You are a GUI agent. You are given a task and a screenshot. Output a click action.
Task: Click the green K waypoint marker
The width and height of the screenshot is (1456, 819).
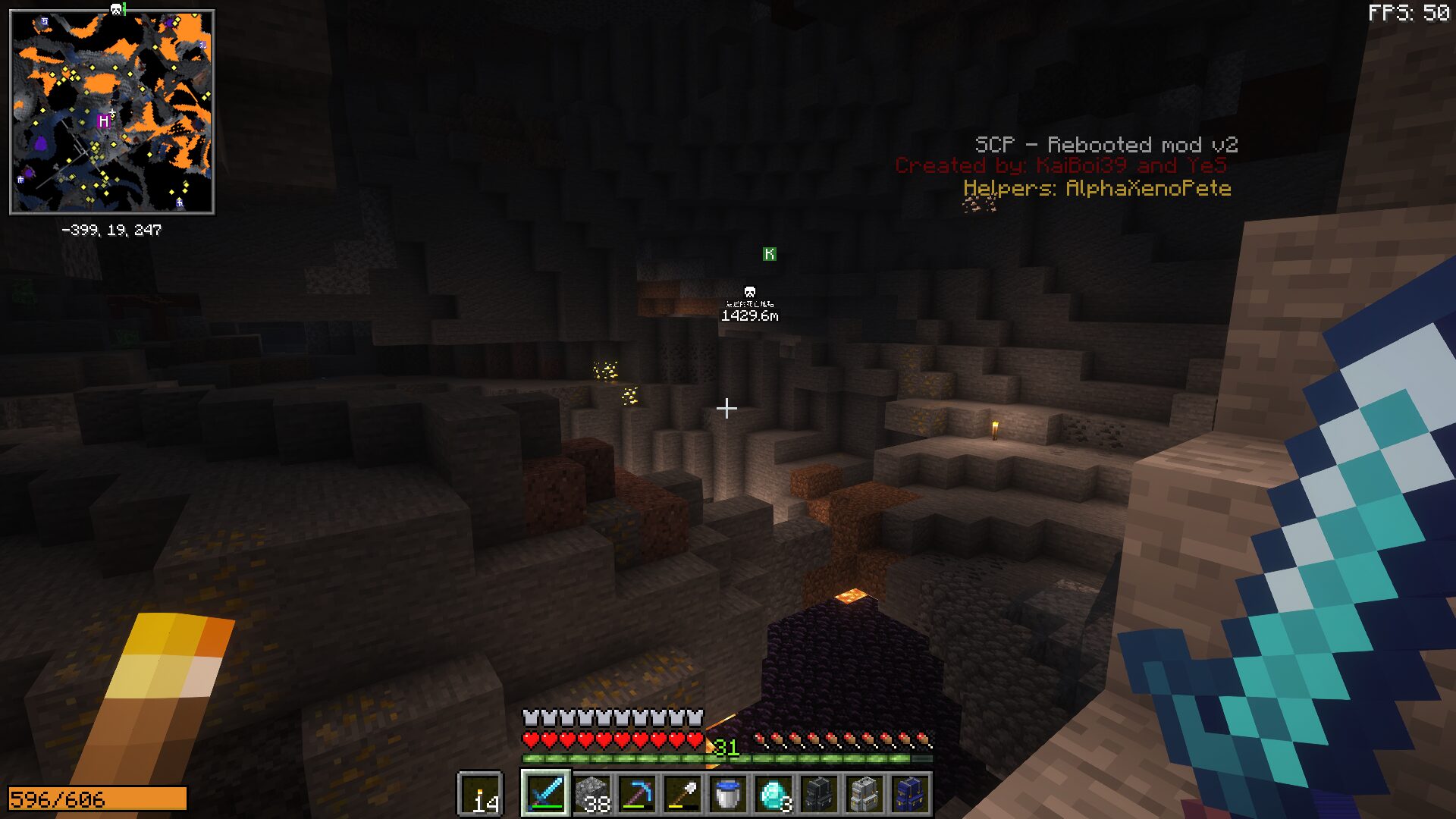click(x=769, y=254)
